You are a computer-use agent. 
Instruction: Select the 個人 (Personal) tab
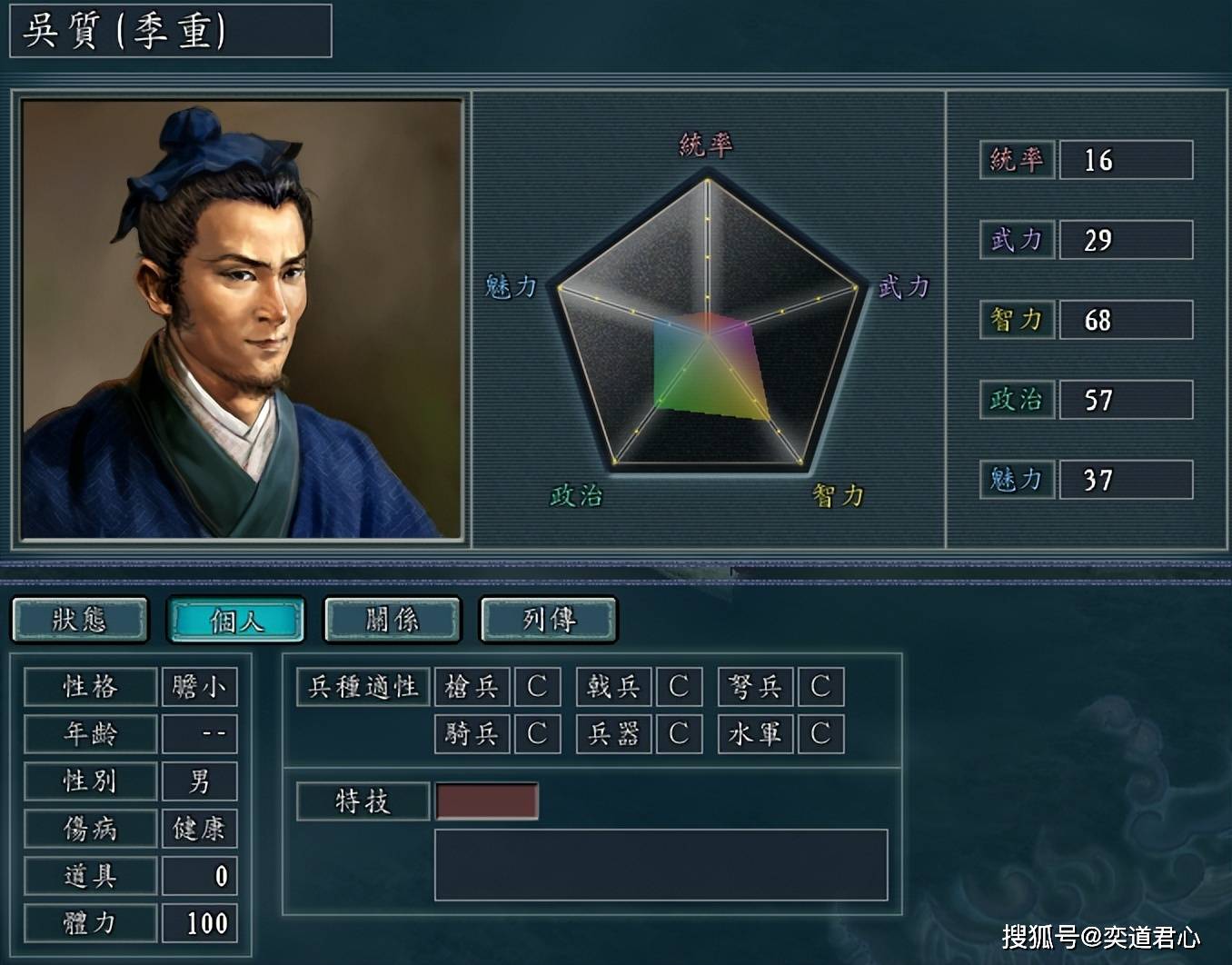[236, 620]
